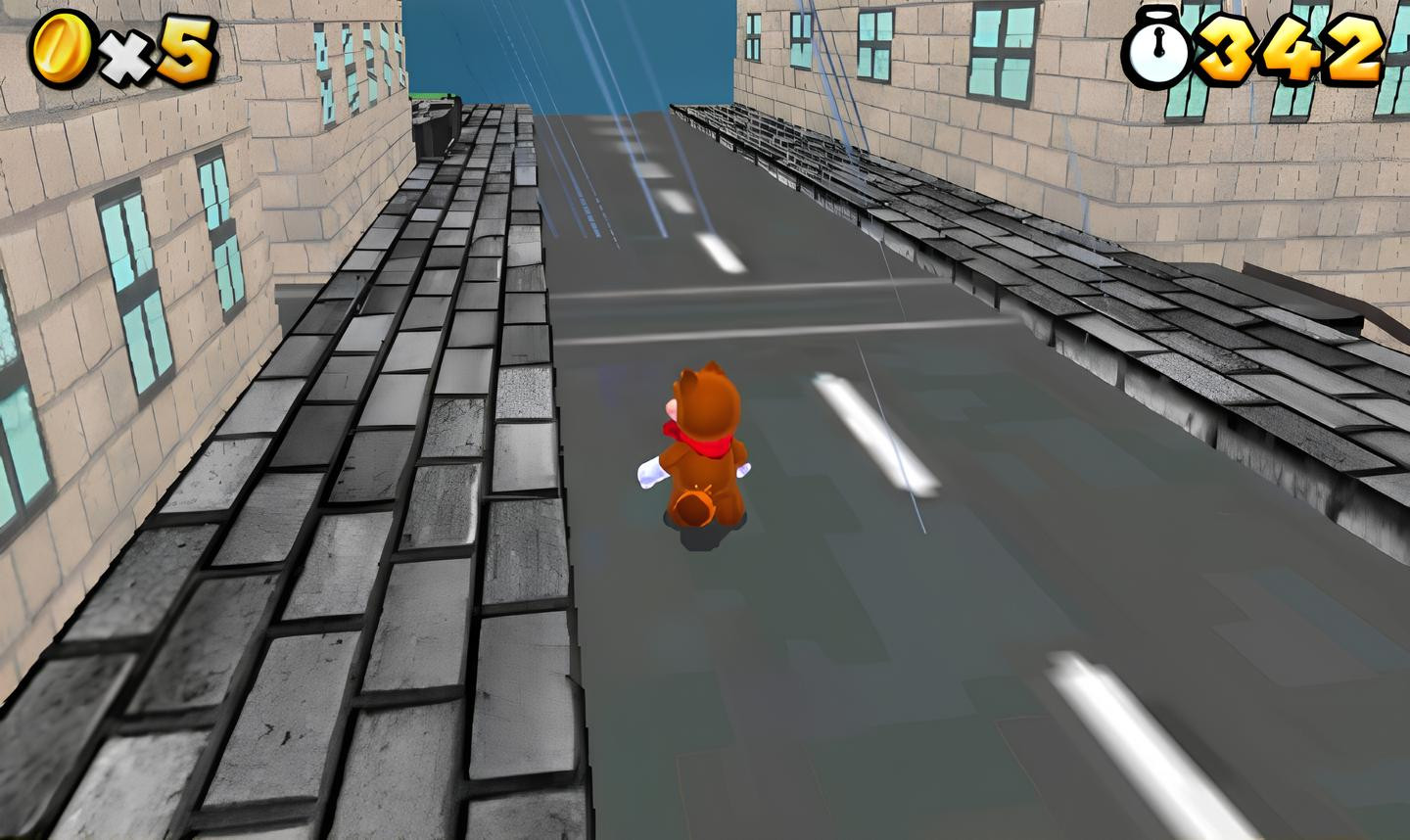Select the coin count number 5

pyautogui.click(x=186, y=47)
